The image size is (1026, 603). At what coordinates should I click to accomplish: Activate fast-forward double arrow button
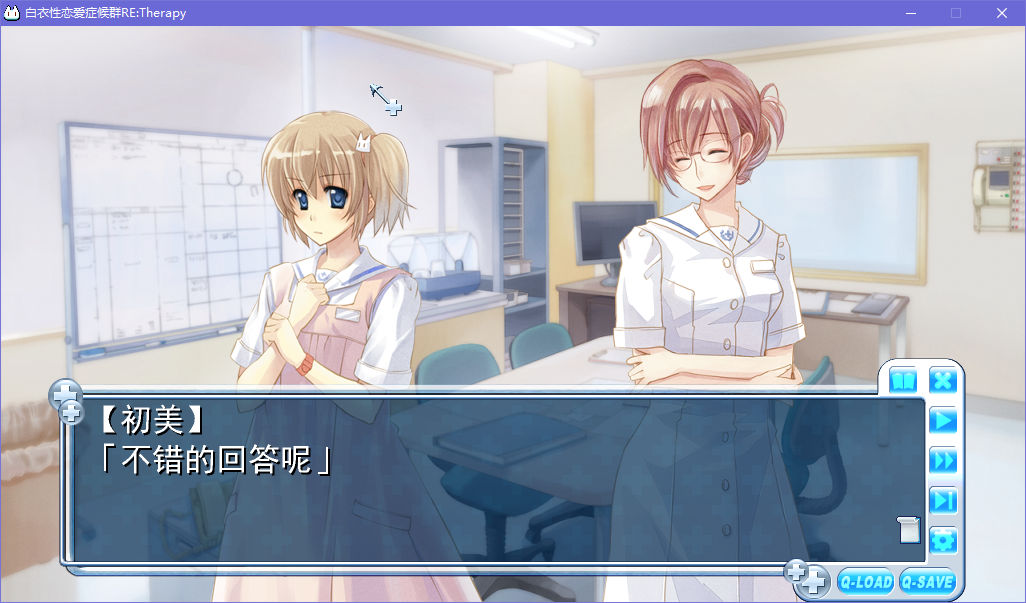coord(943,460)
